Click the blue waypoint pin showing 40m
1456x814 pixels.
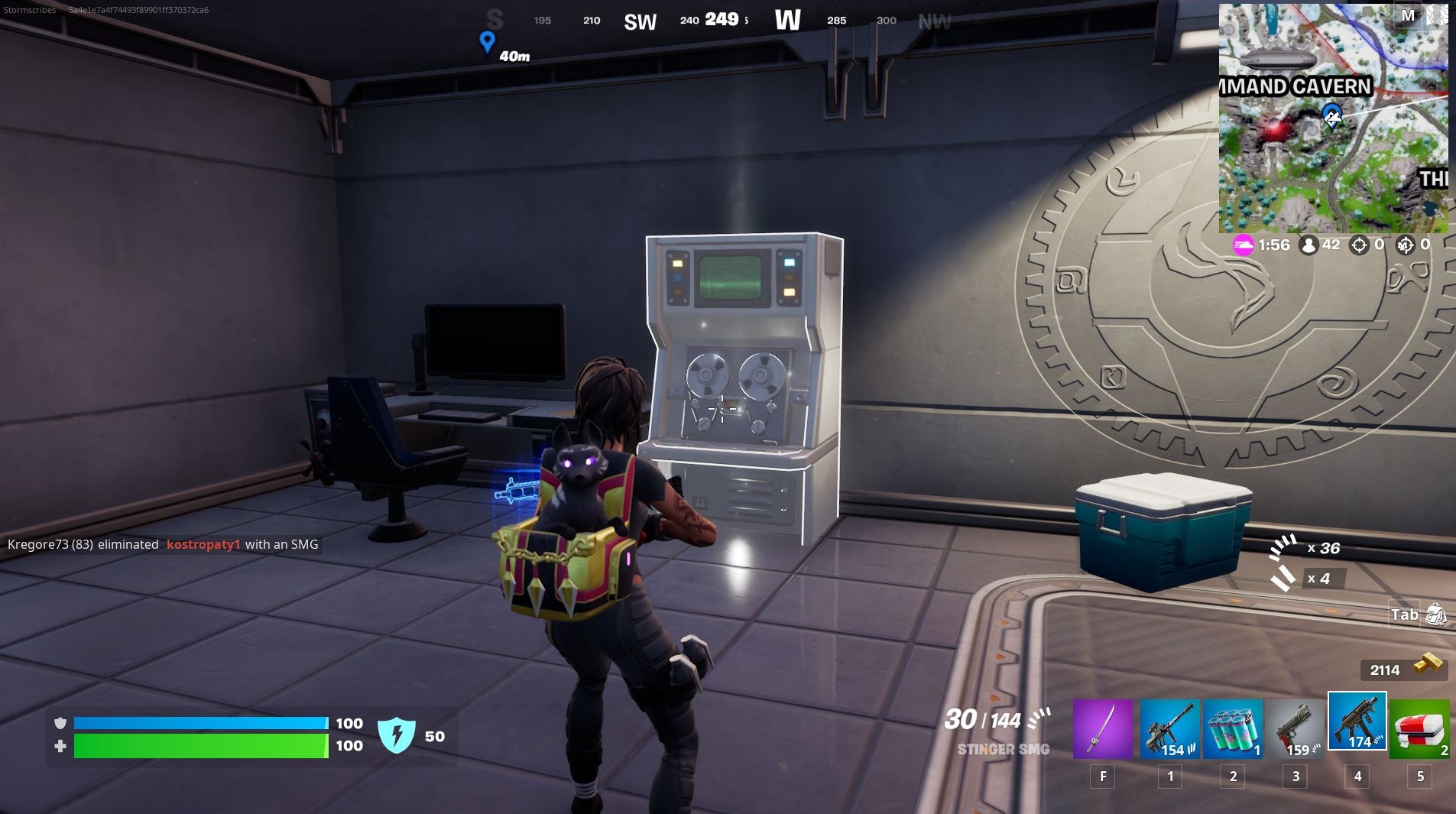[488, 43]
